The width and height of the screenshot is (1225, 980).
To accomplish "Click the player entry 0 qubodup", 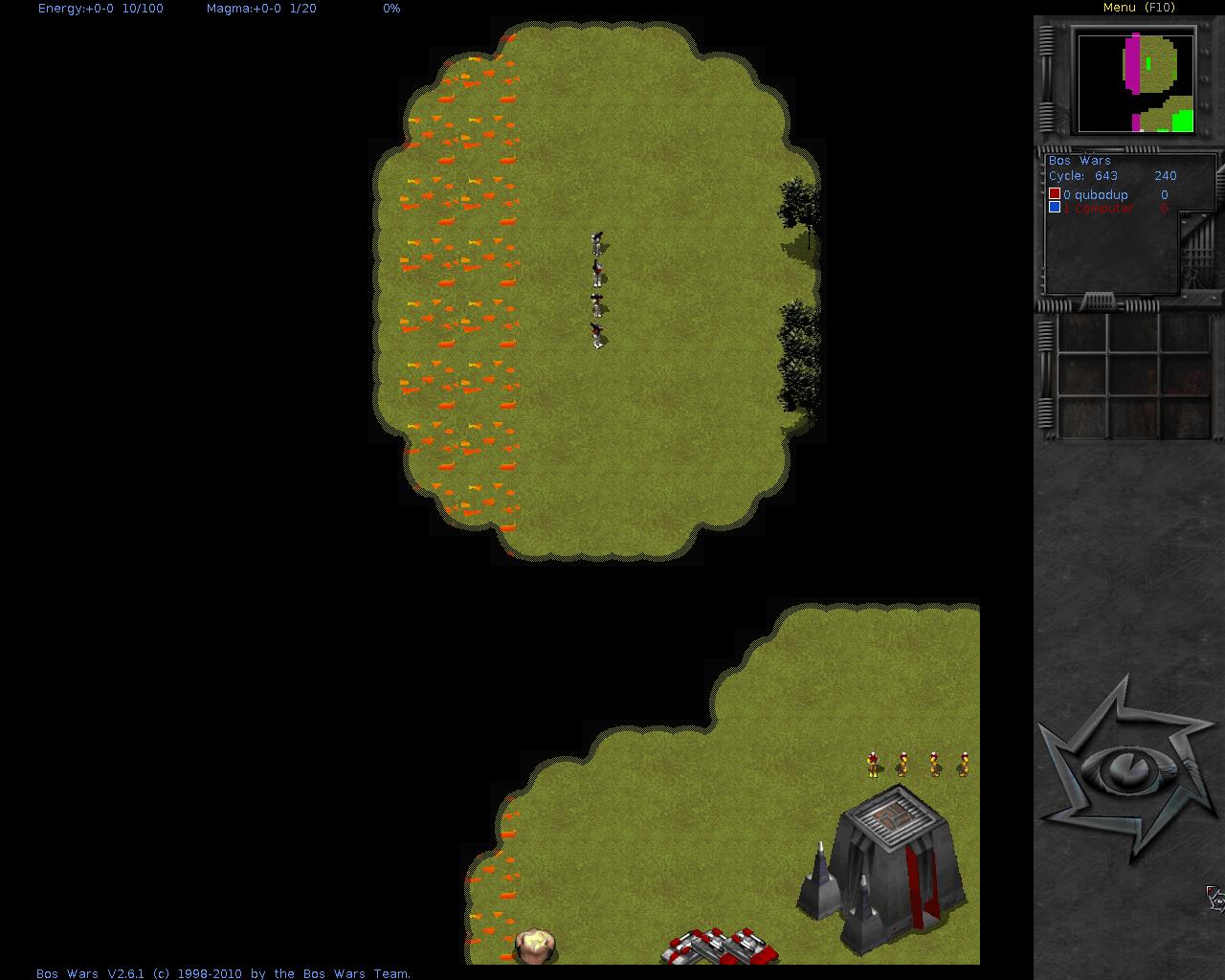I will click(1099, 194).
